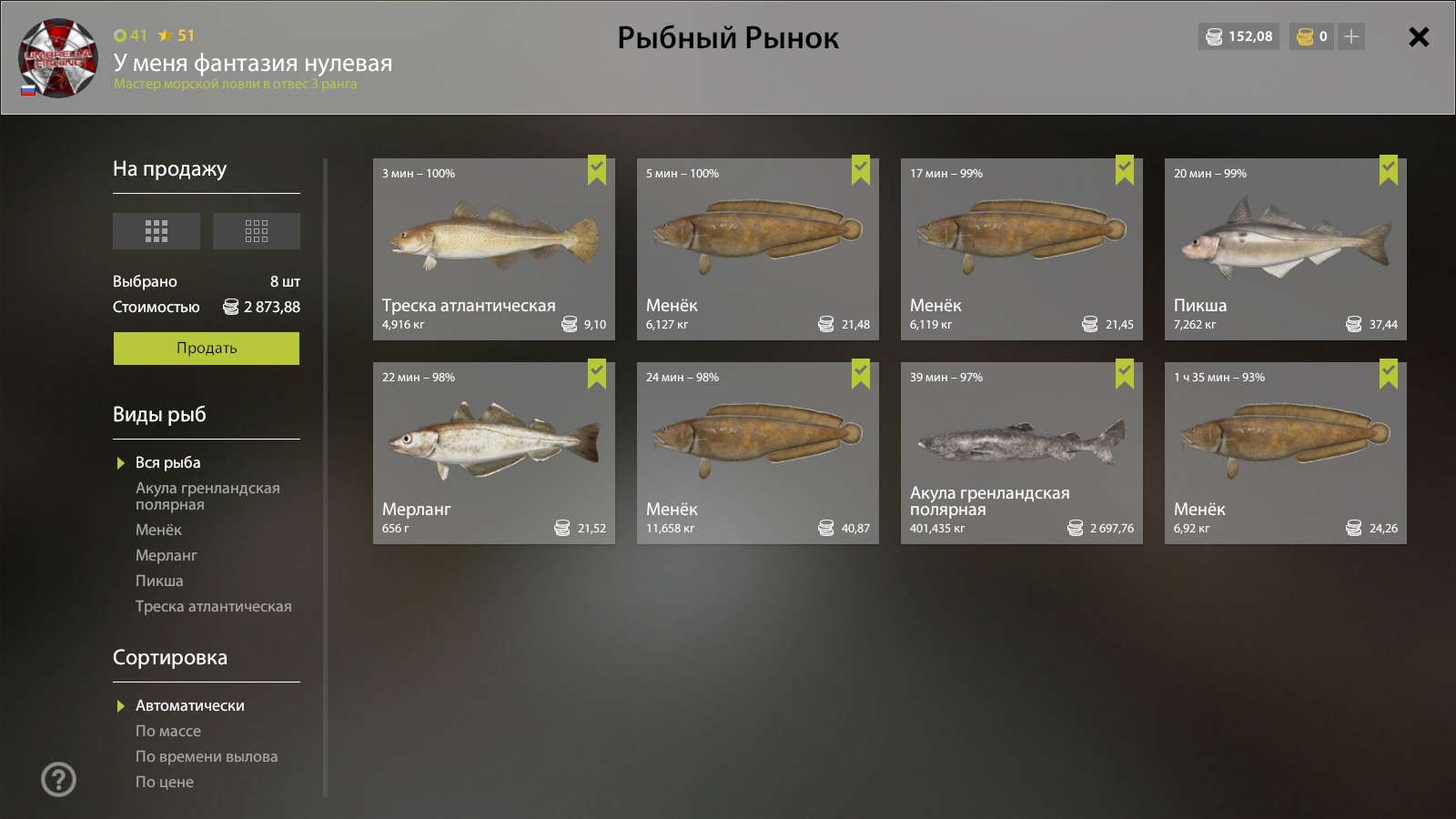Add premium gold coins with the plus button
Viewport: 1456px width, 819px height.
tap(1351, 37)
